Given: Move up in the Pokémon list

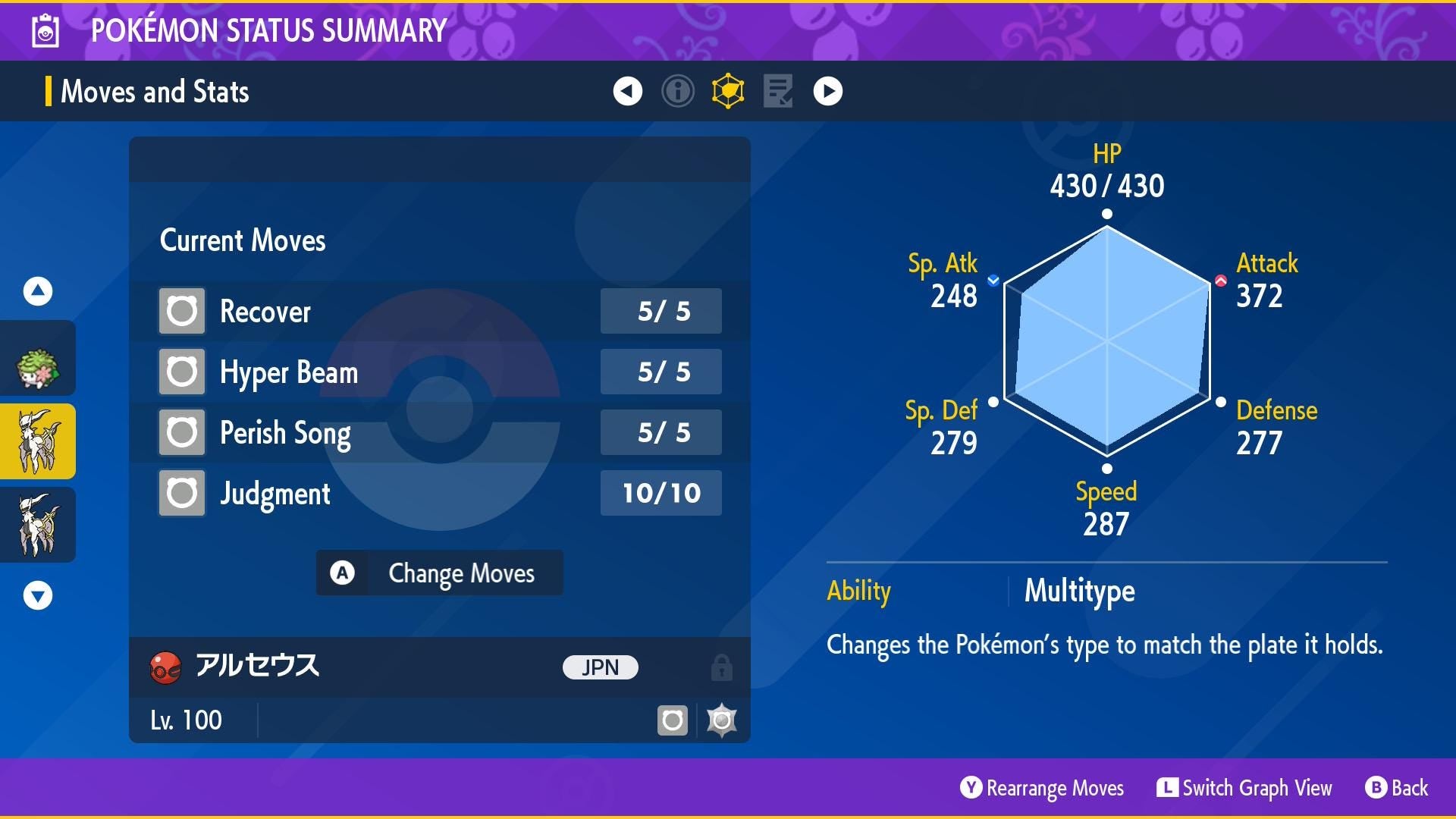Looking at the screenshot, I should tap(37, 291).
